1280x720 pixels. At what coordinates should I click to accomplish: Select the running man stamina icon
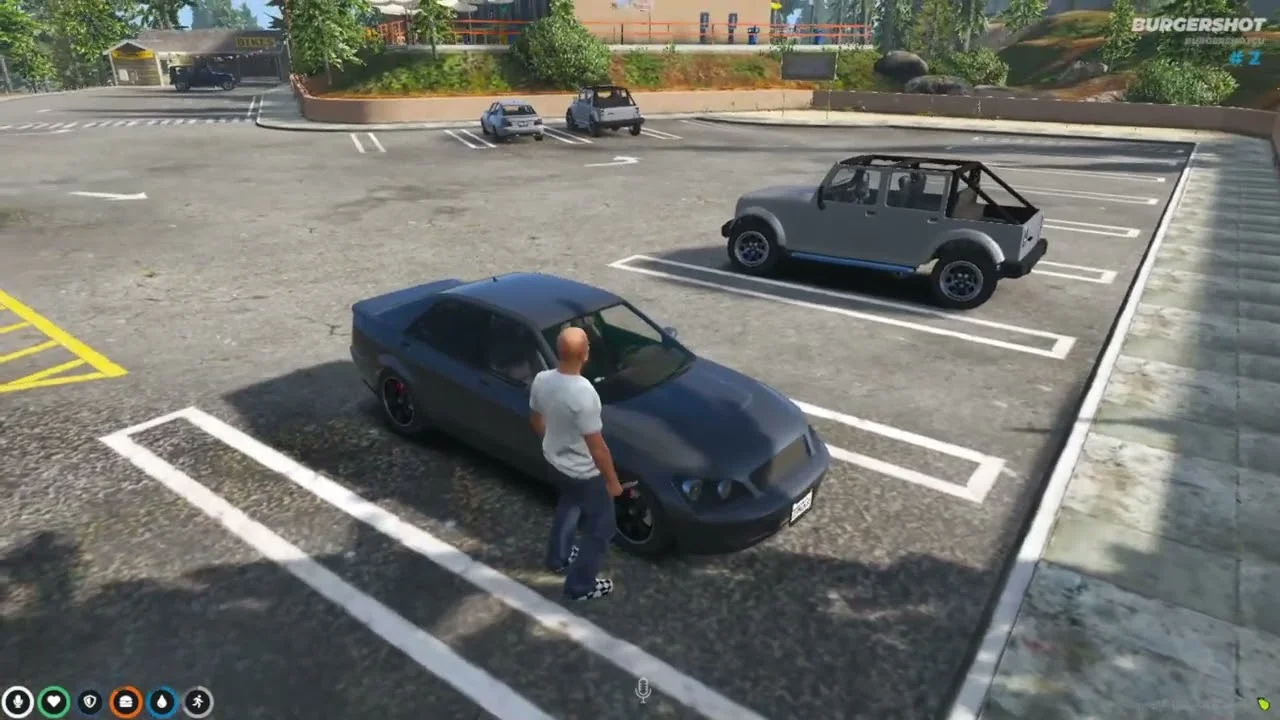tap(198, 702)
